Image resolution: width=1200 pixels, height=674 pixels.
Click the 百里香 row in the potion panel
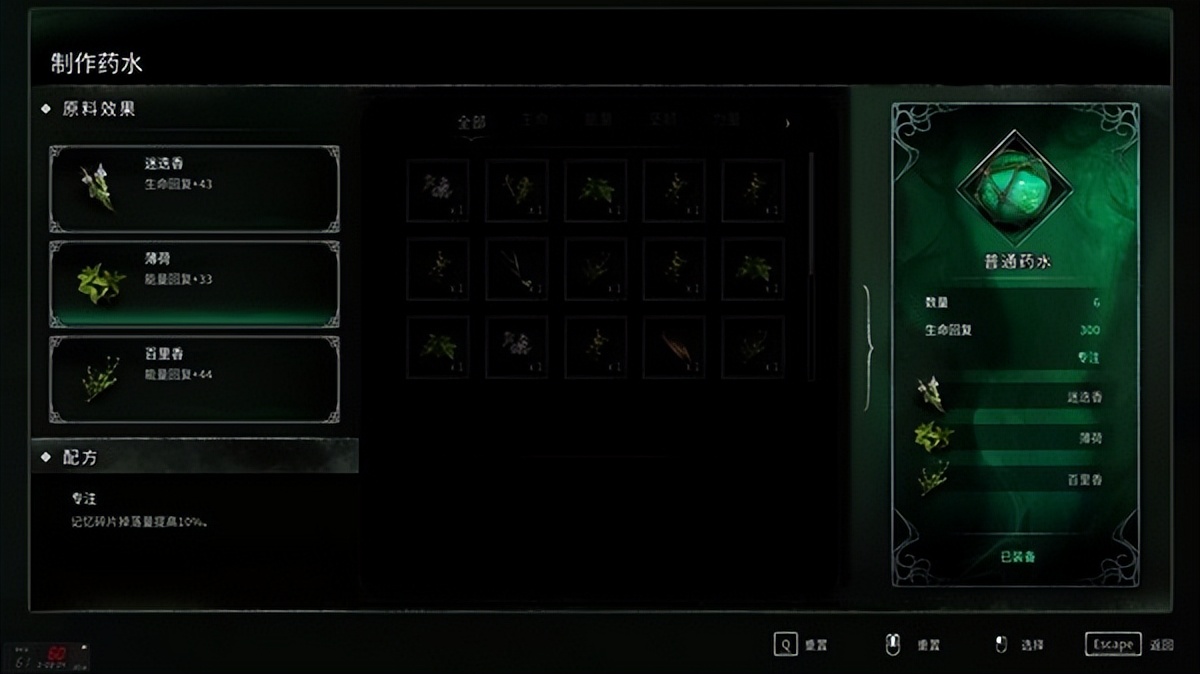coord(1013,479)
